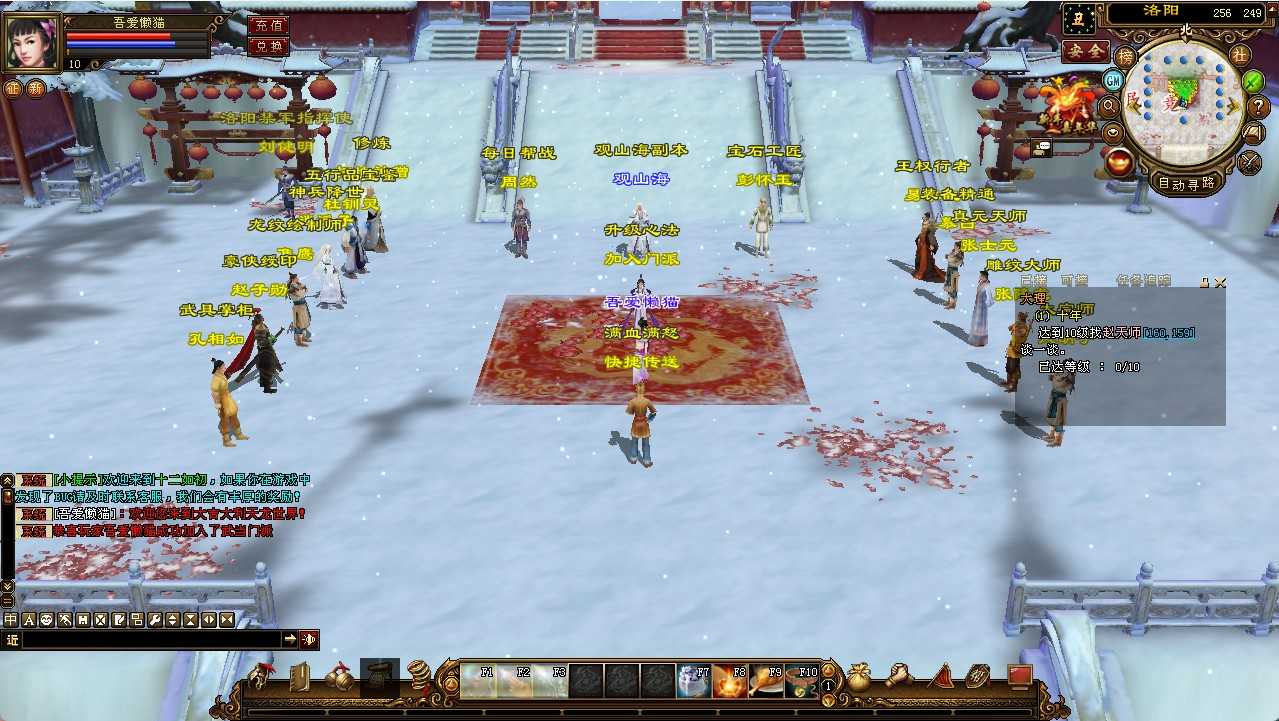Click the round 新 icon under the portrait
Image resolution: width=1279 pixels, height=721 pixels.
[x=36, y=88]
